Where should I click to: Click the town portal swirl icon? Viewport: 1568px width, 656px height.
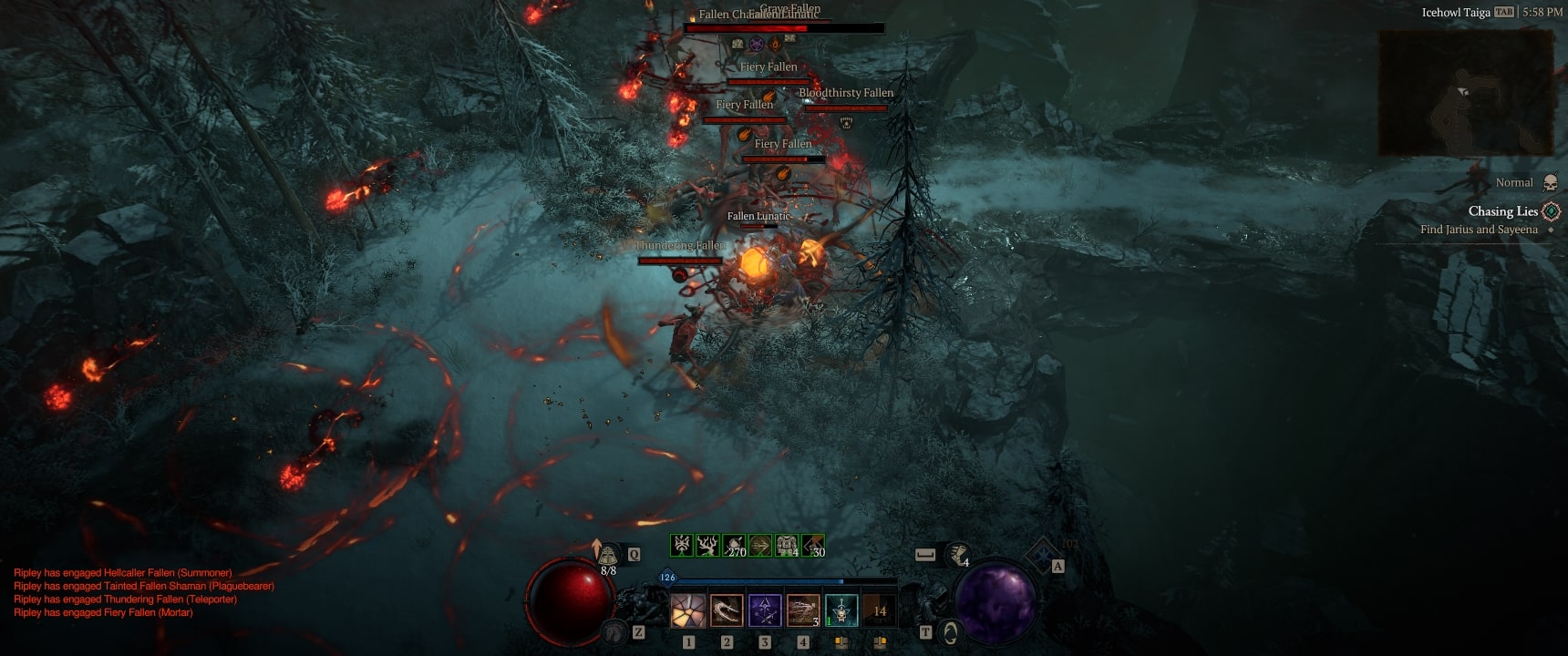pyautogui.click(x=950, y=631)
